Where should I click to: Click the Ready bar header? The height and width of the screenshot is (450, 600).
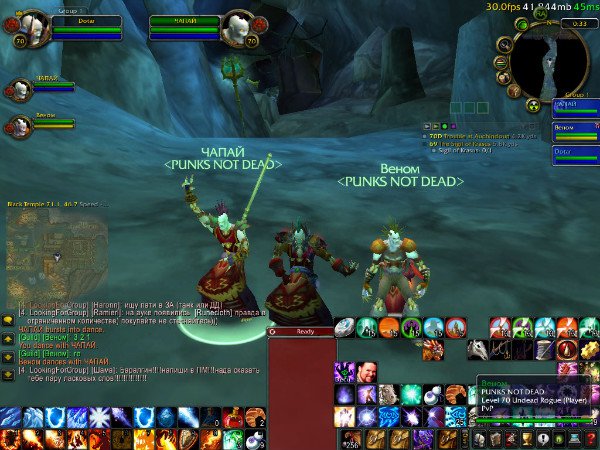pyautogui.click(x=299, y=331)
